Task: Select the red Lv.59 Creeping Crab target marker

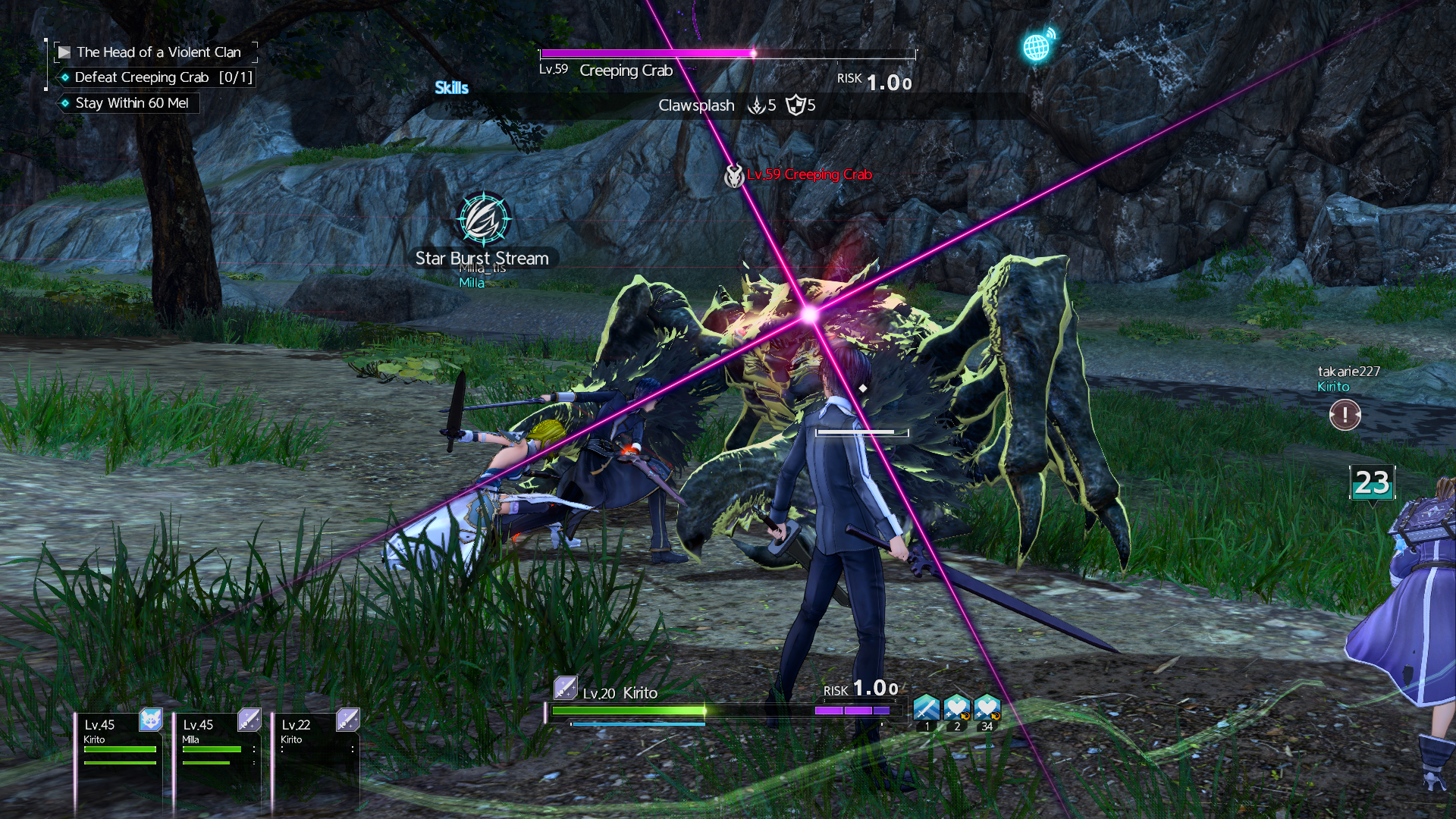Action: point(808,174)
